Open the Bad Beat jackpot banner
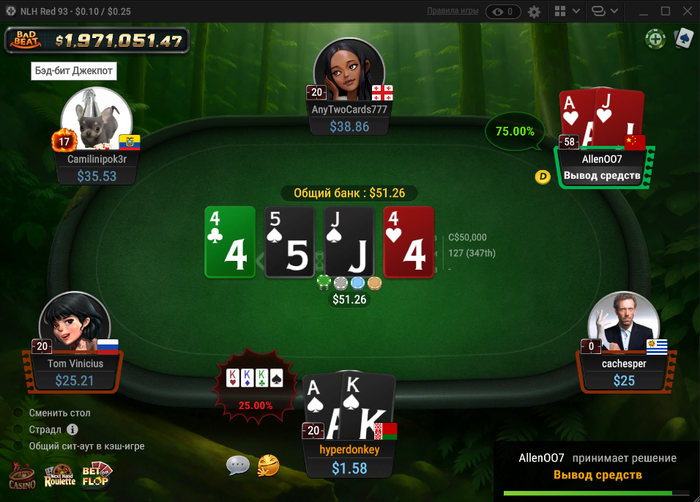Screen dimensions: 700x502 (97, 41)
